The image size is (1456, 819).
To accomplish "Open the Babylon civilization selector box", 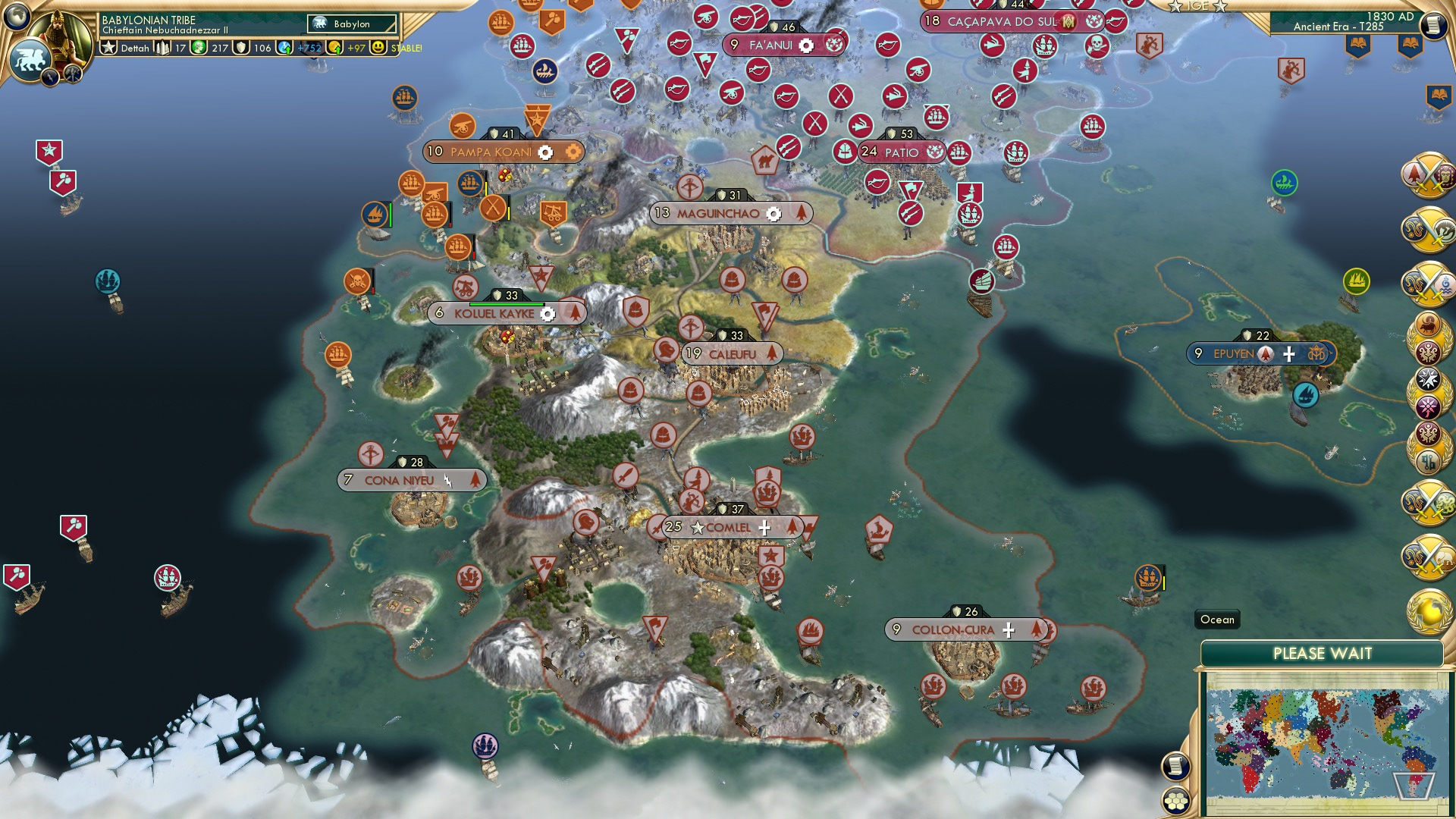I will point(350,24).
